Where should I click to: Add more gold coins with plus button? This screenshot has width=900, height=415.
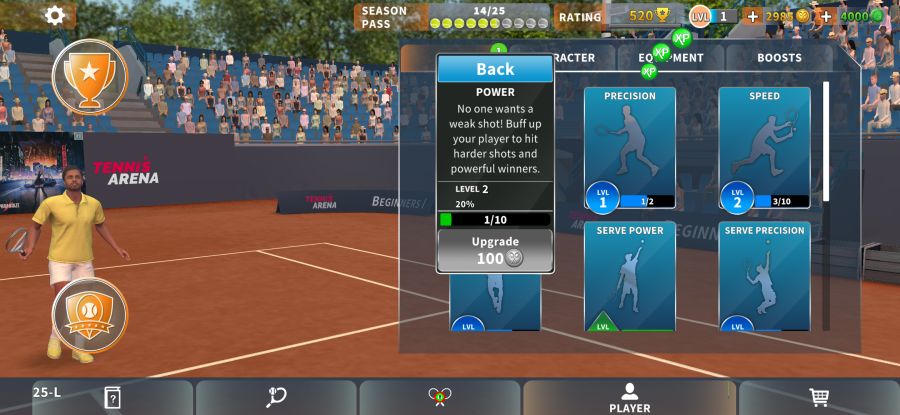pyautogui.click(x=753, y=16)
